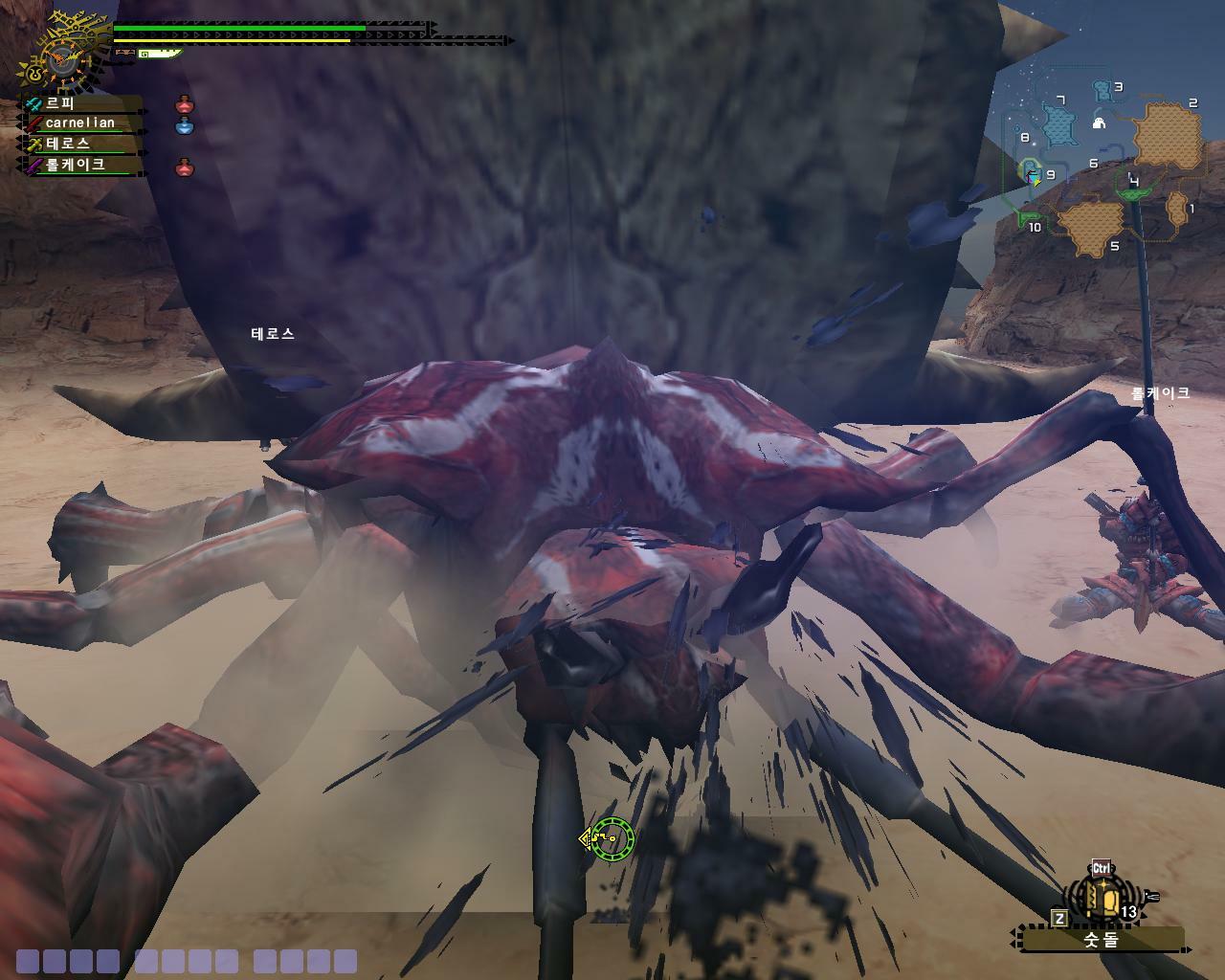Select zone 2 on the minimap
Screen dimensions: 1225x980
pyautogui.click(x=1168, y=135)
